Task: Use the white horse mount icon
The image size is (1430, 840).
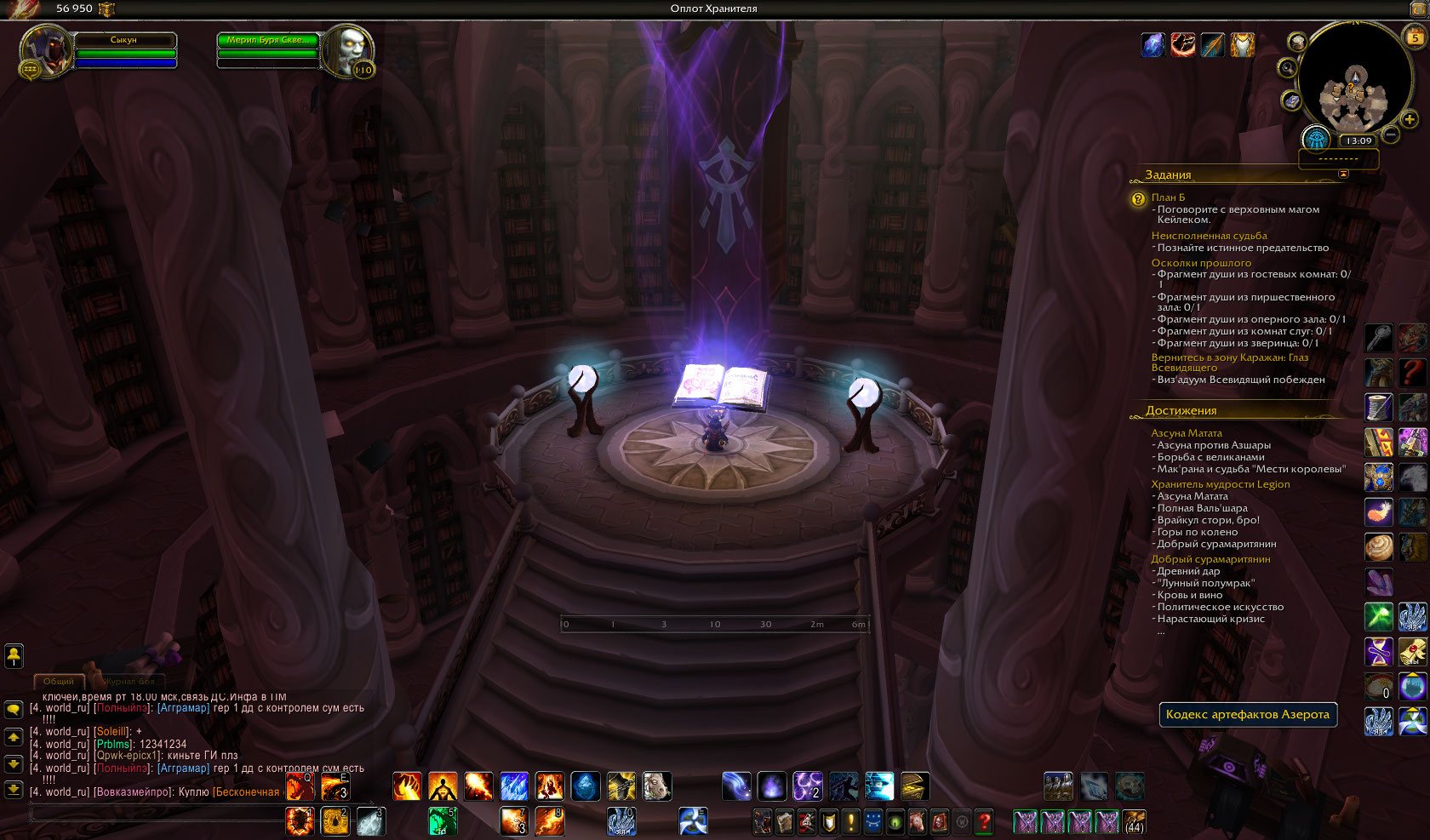Action: (656, 786)
